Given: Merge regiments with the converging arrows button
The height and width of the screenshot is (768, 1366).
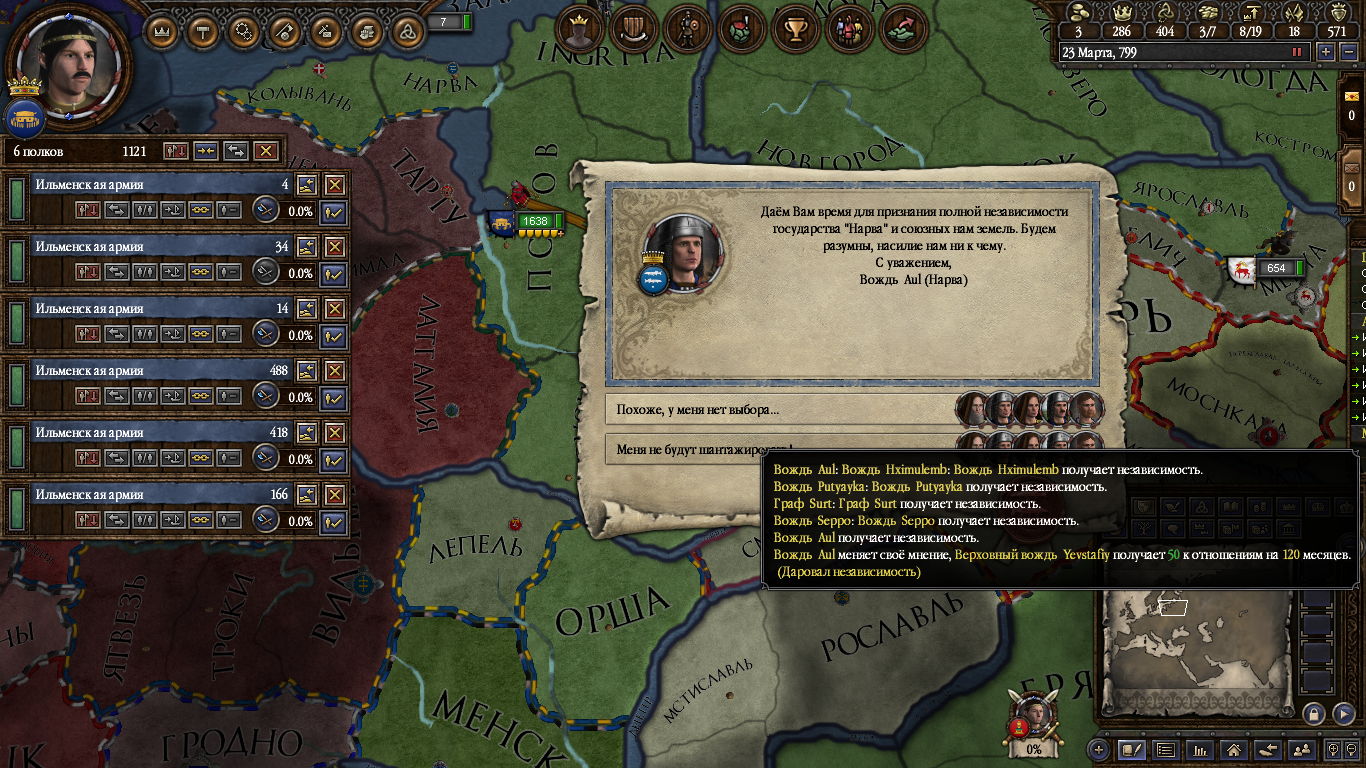Looking at the screenshot, I should tap(206, 151).
